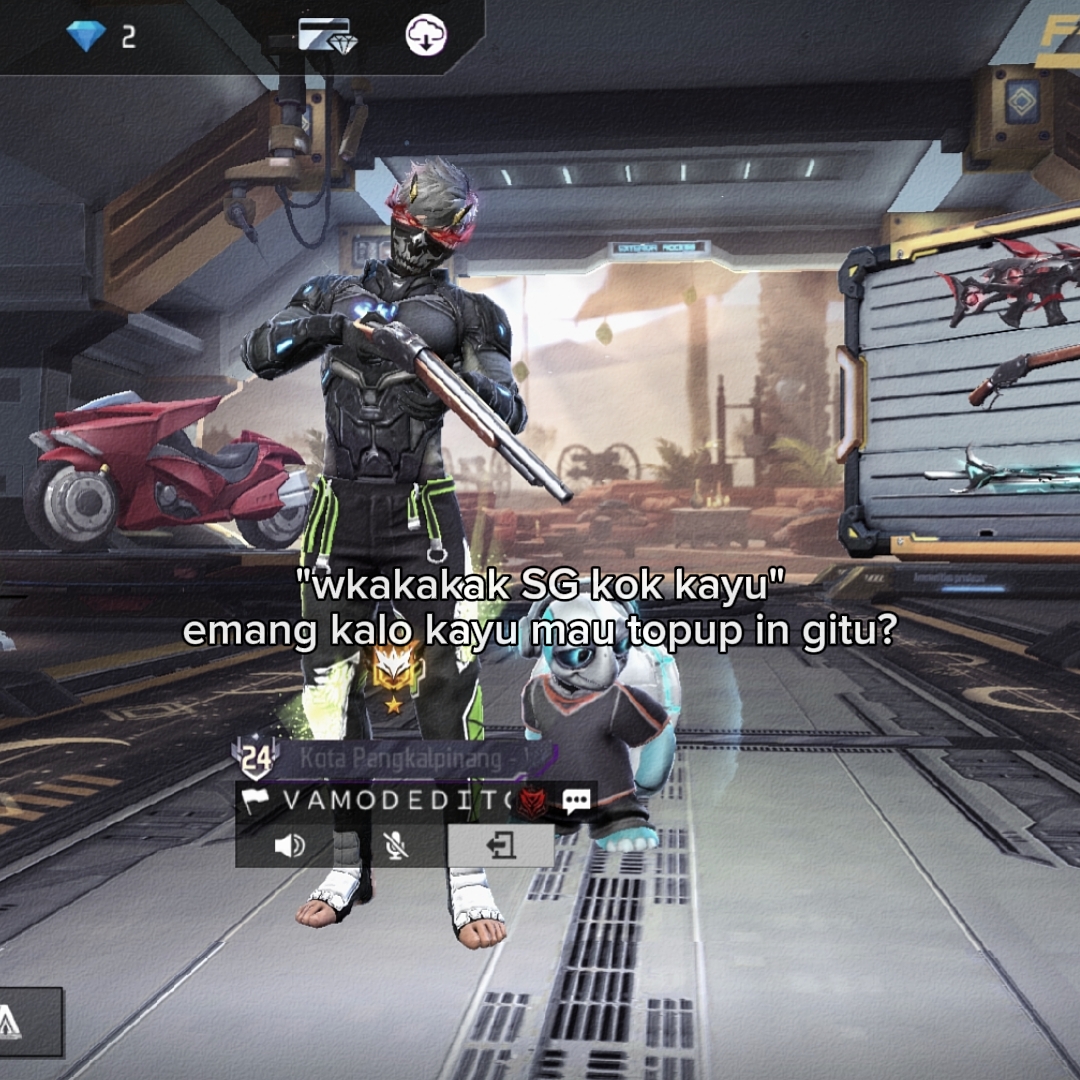Screen dimensions: 1080x1080
Task: Leave the squad with the exit-door button
Action: [x=500, y=846]
